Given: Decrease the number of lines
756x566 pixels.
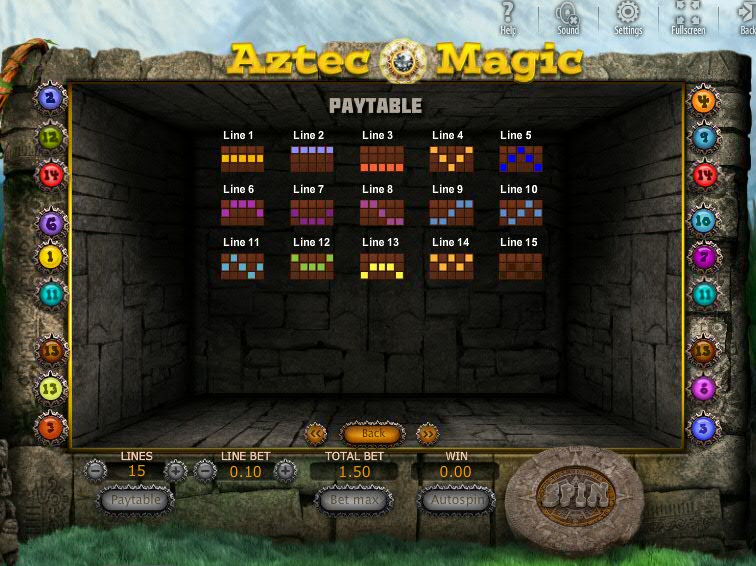Looking at the screenshot, I should click(x=95, y=470).
